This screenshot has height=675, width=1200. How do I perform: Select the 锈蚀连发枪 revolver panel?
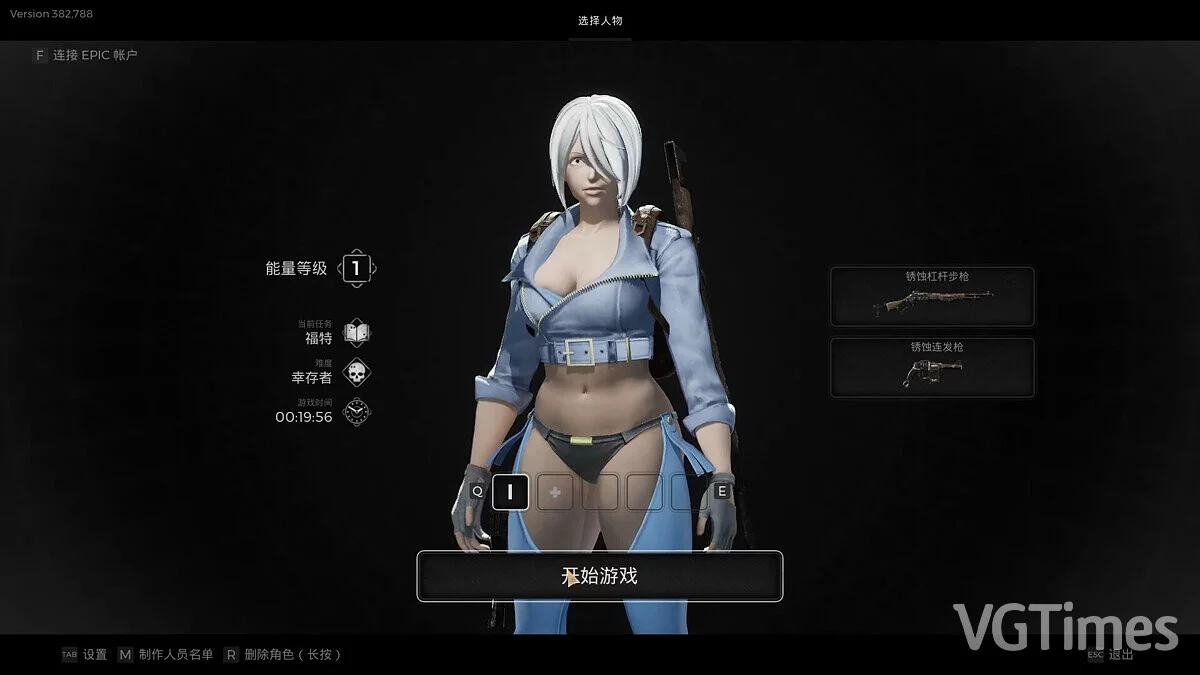pos(932,367)
